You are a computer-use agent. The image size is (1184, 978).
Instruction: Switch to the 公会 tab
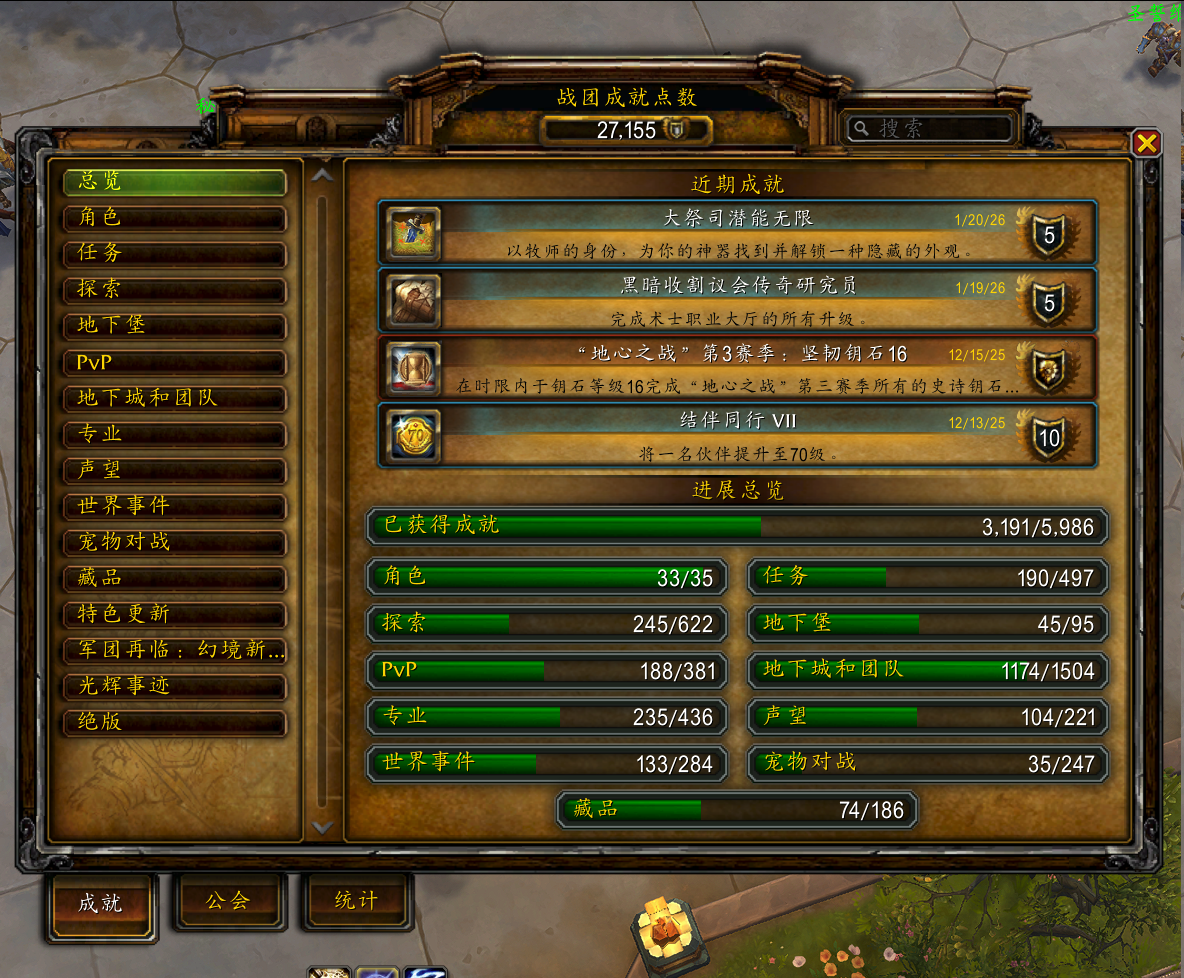229,901
